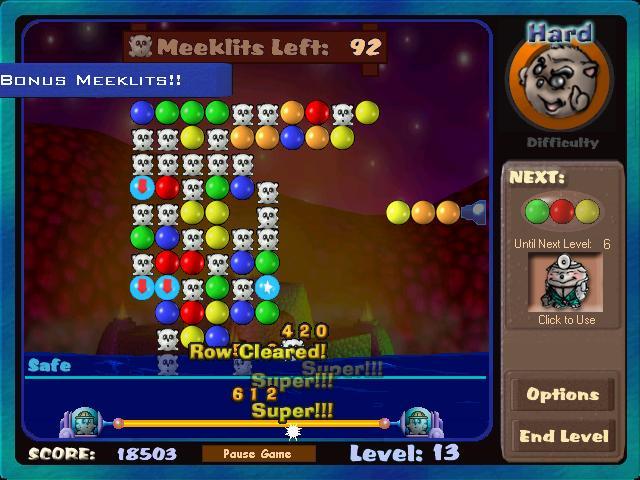640x480 pixels.
Task: Pause the game
Action: click(258, 454)
